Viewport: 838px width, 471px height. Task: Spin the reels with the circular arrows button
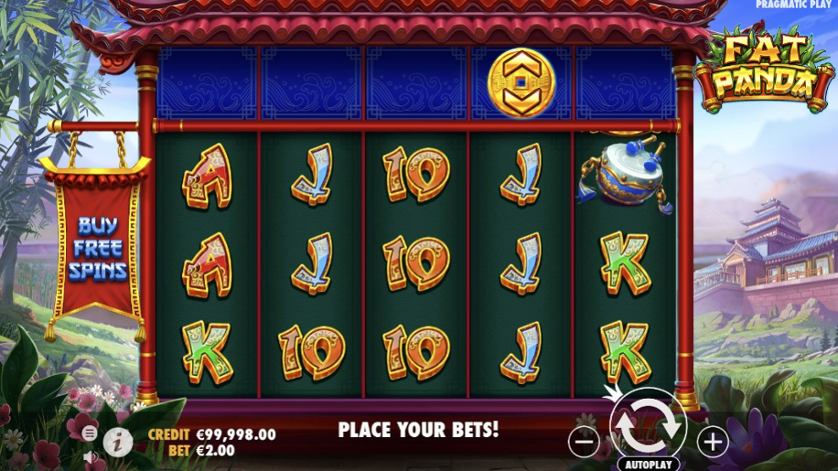pyautogui.click(x=648, y=425)
